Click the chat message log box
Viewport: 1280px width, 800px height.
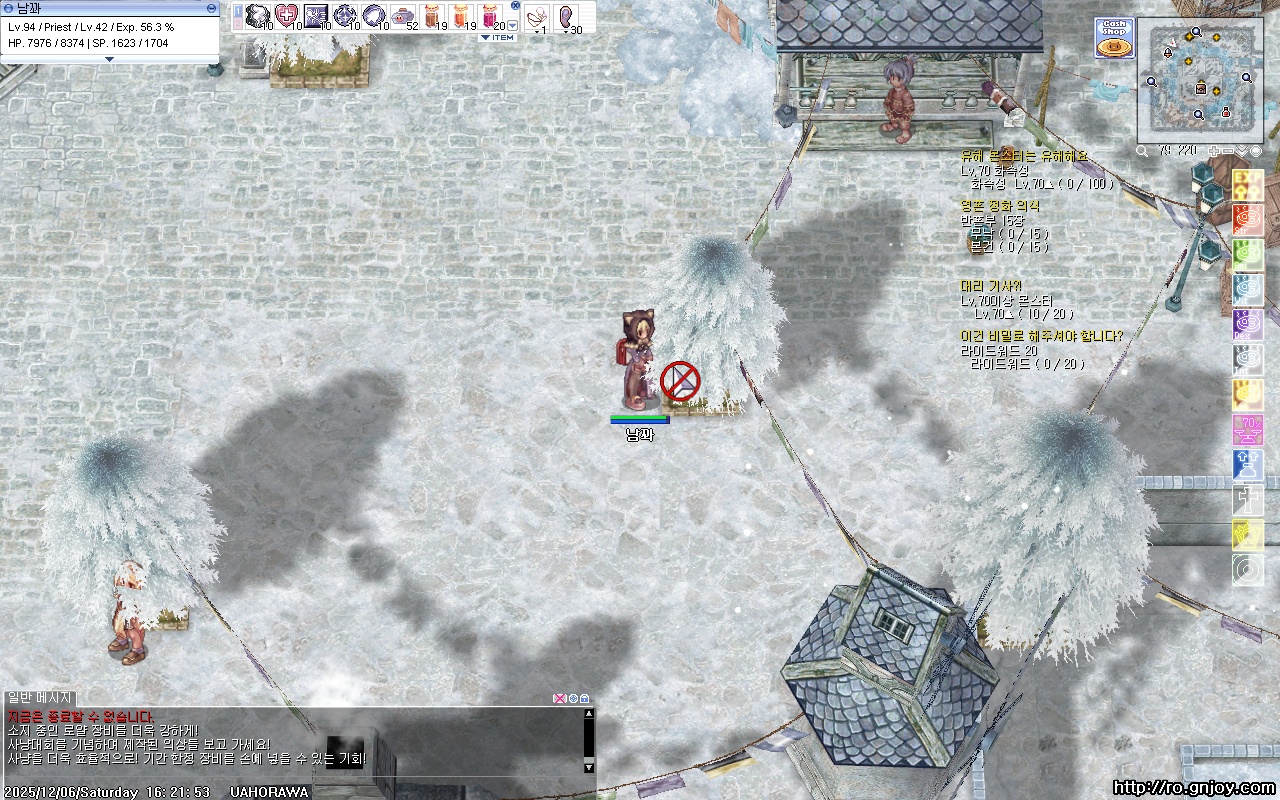(x=290, y=740)
